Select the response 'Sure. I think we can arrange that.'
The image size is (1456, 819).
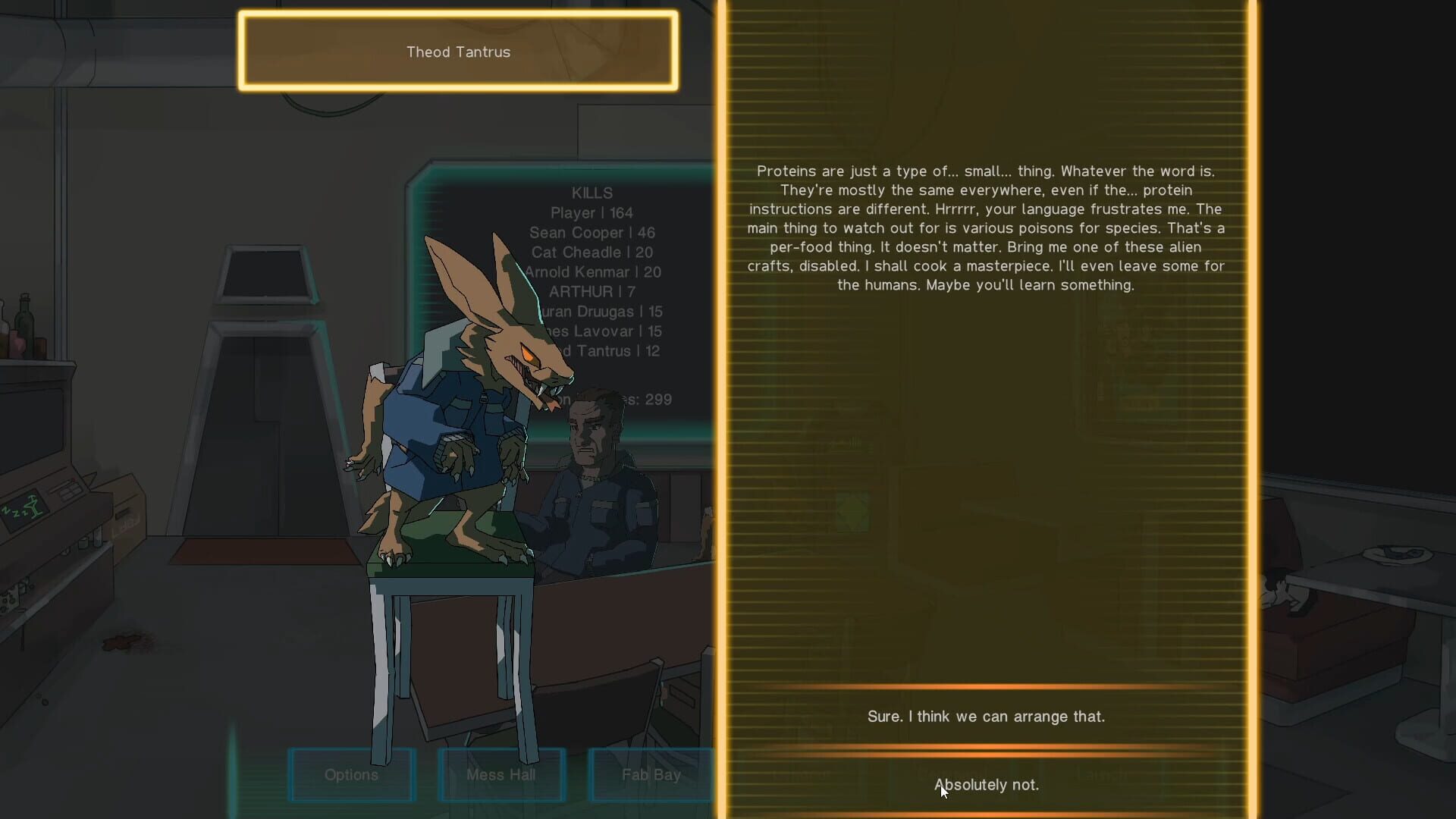(987, 716)
